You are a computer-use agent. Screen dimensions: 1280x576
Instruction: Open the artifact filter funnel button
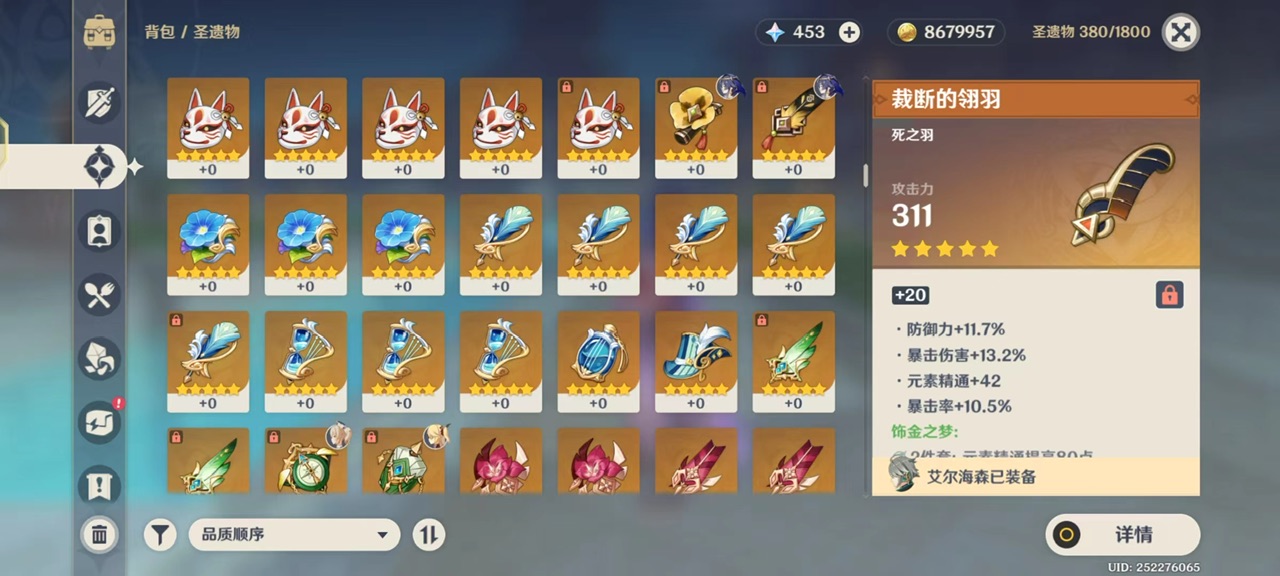[x=160, y=535]
